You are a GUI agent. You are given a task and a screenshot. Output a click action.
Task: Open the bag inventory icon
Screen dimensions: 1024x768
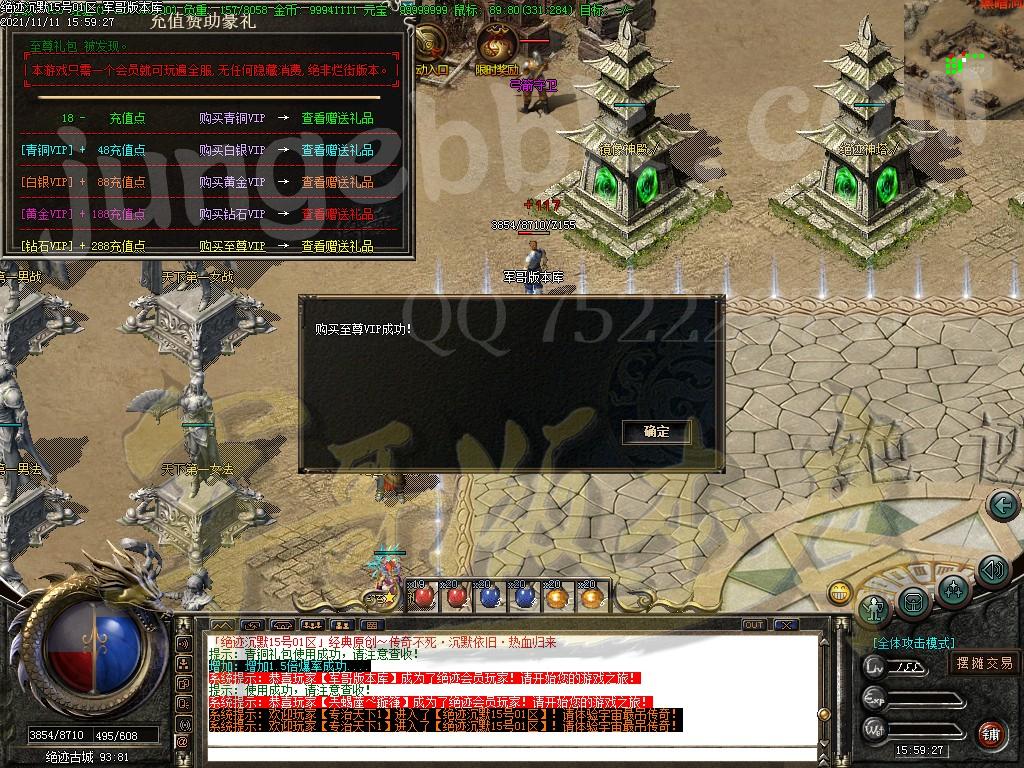914,602
